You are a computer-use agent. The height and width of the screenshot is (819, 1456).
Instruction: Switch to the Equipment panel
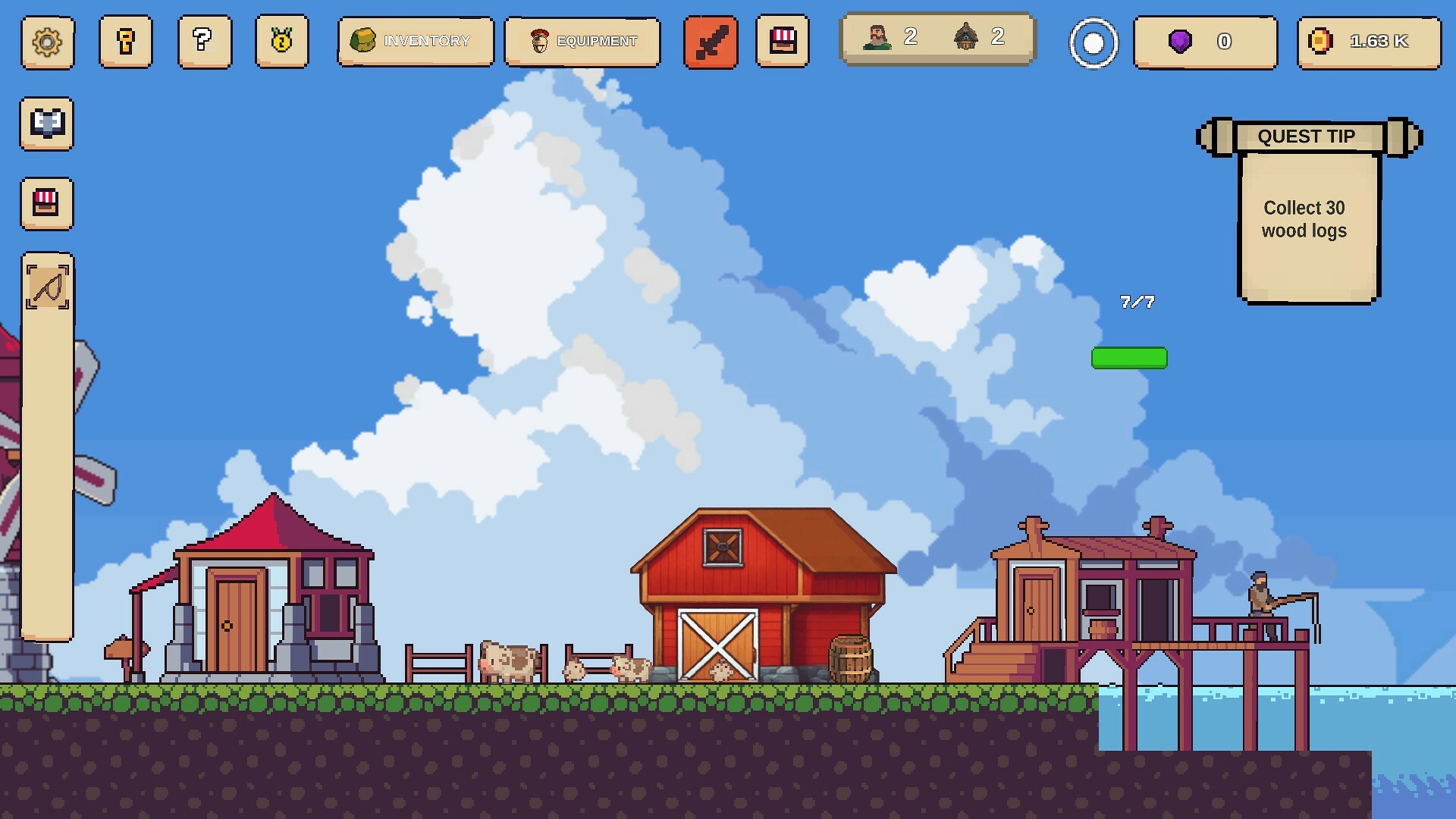coord(582,42)
